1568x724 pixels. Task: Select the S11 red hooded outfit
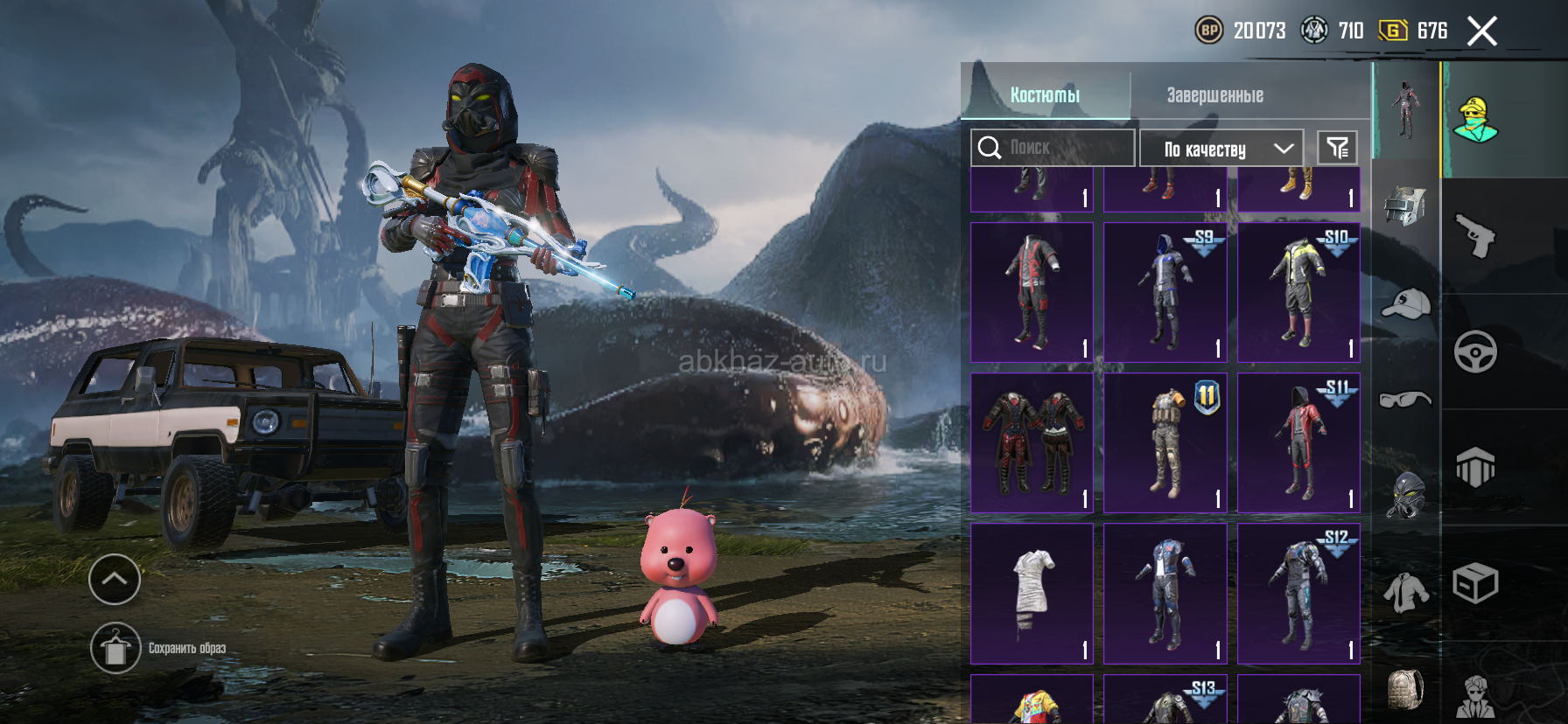pos(1298,442)
